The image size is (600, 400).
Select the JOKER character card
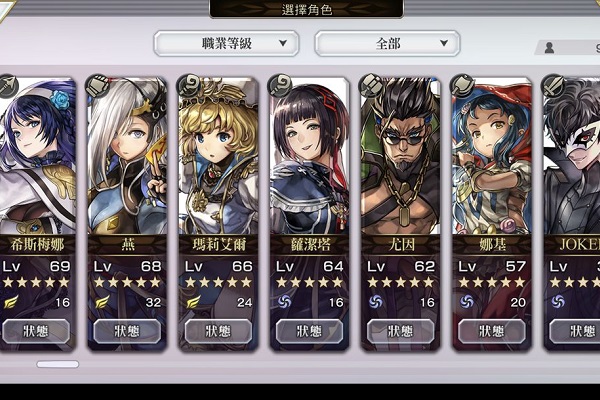coord(574,160)
